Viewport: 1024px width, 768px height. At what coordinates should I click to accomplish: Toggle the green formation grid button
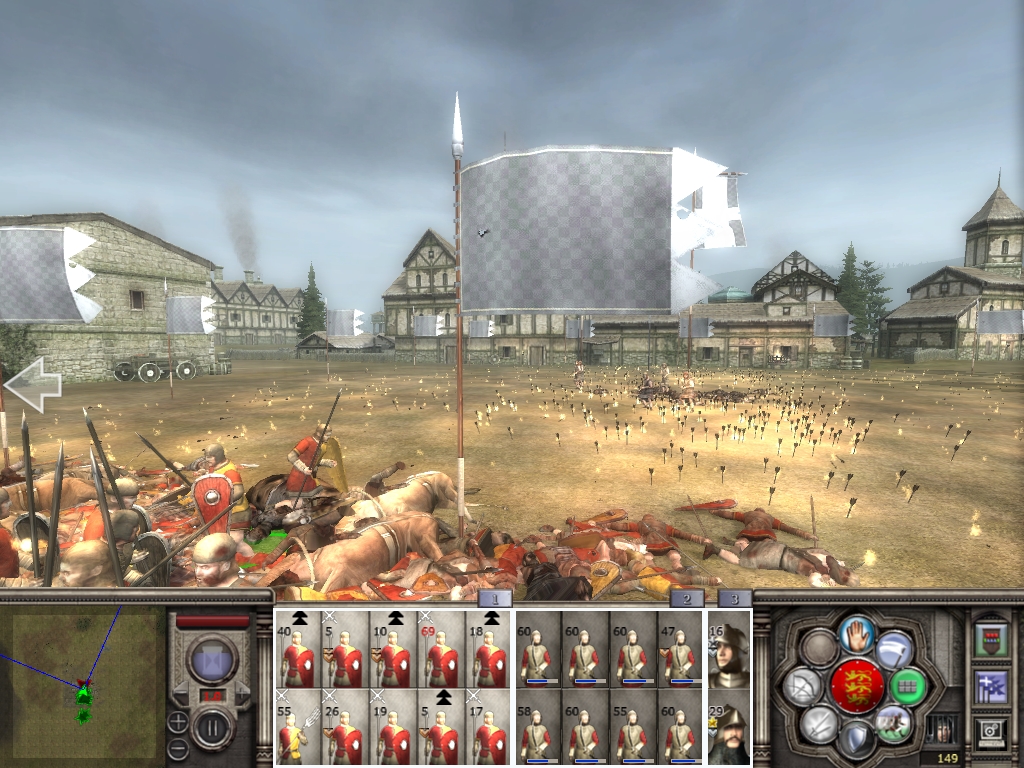coord(907,686)
